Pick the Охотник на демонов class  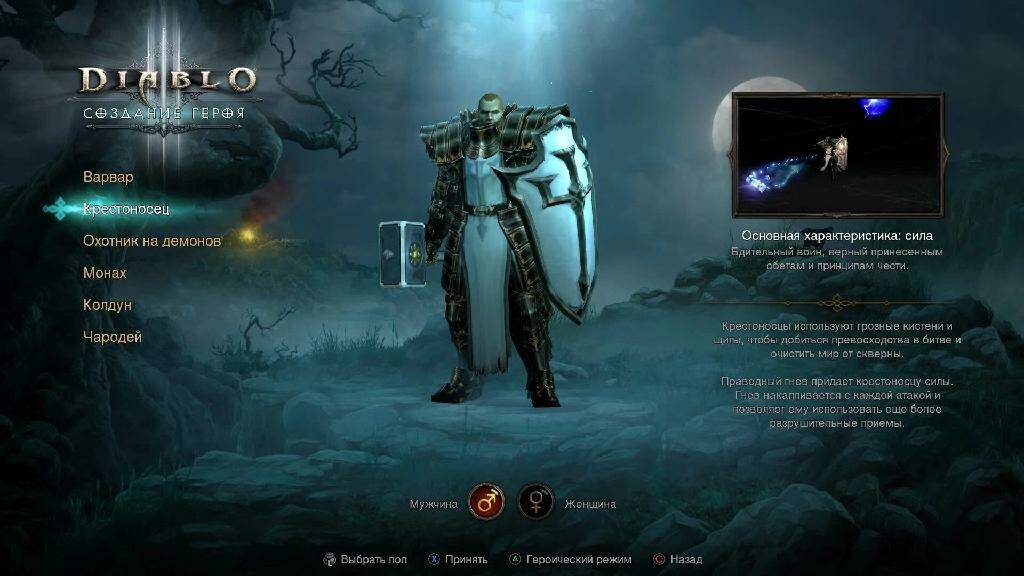[x=151, y=241]
